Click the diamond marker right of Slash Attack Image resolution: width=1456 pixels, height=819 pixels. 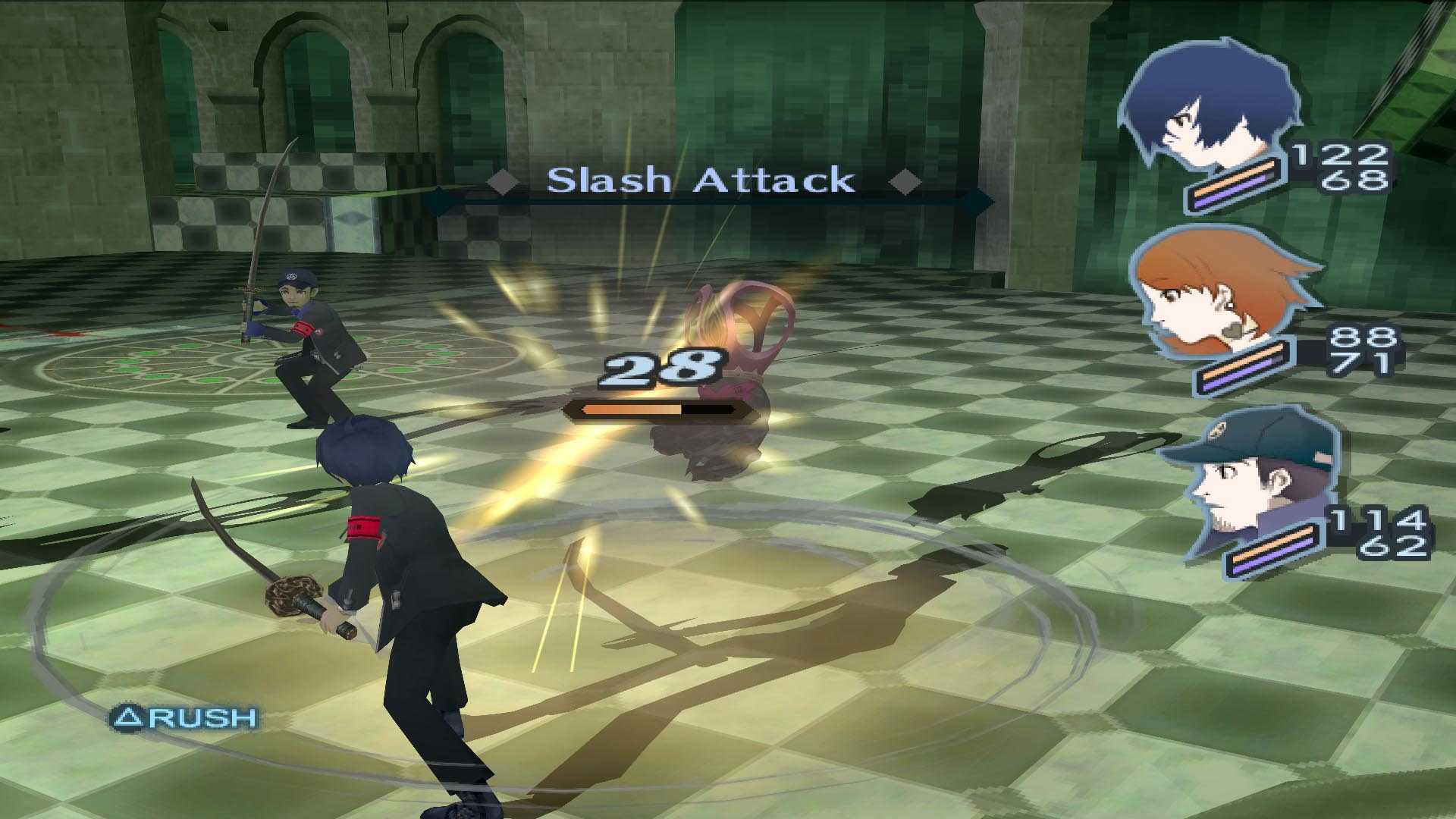902,182
